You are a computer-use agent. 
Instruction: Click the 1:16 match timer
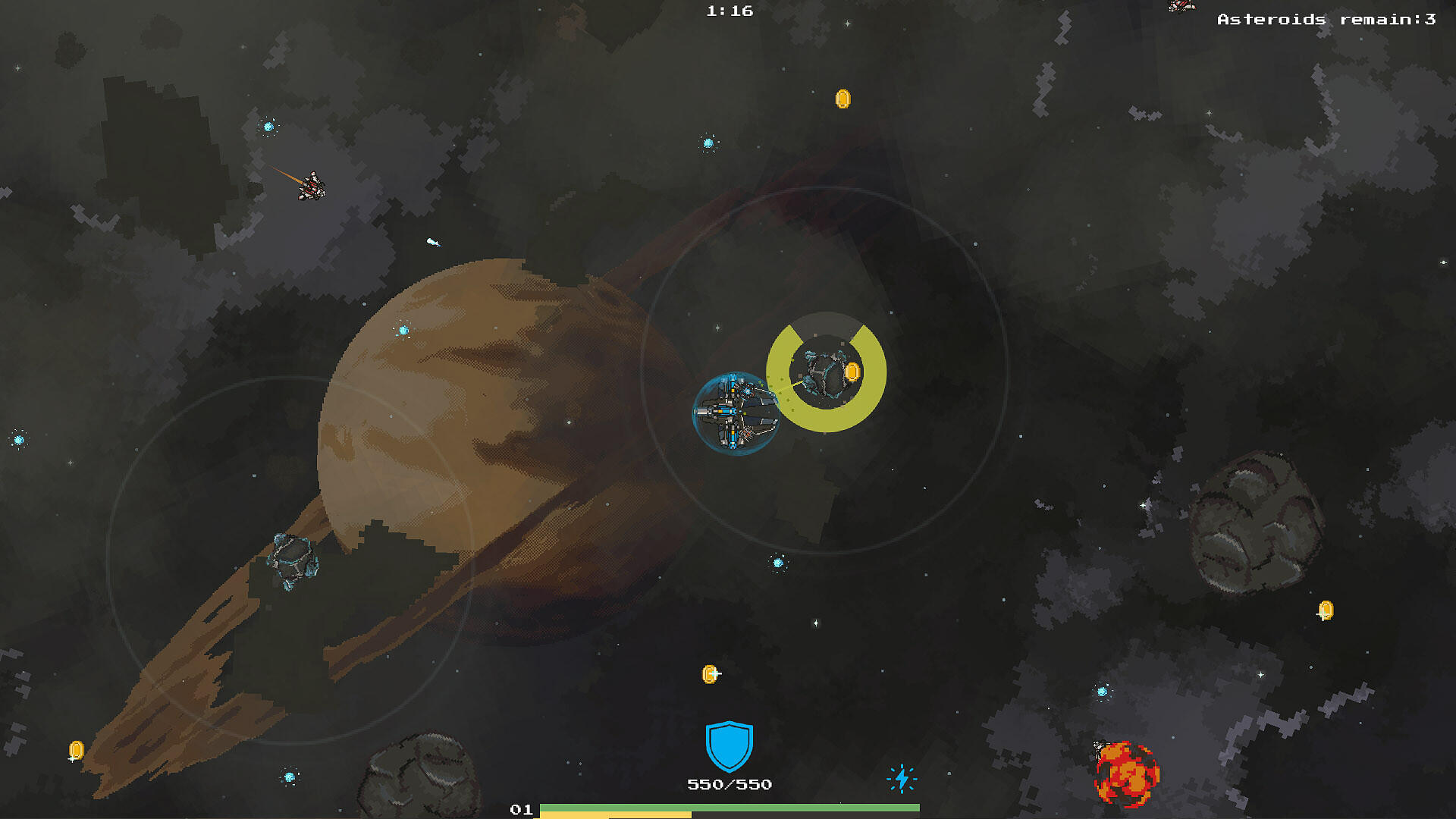coord(729,11)
